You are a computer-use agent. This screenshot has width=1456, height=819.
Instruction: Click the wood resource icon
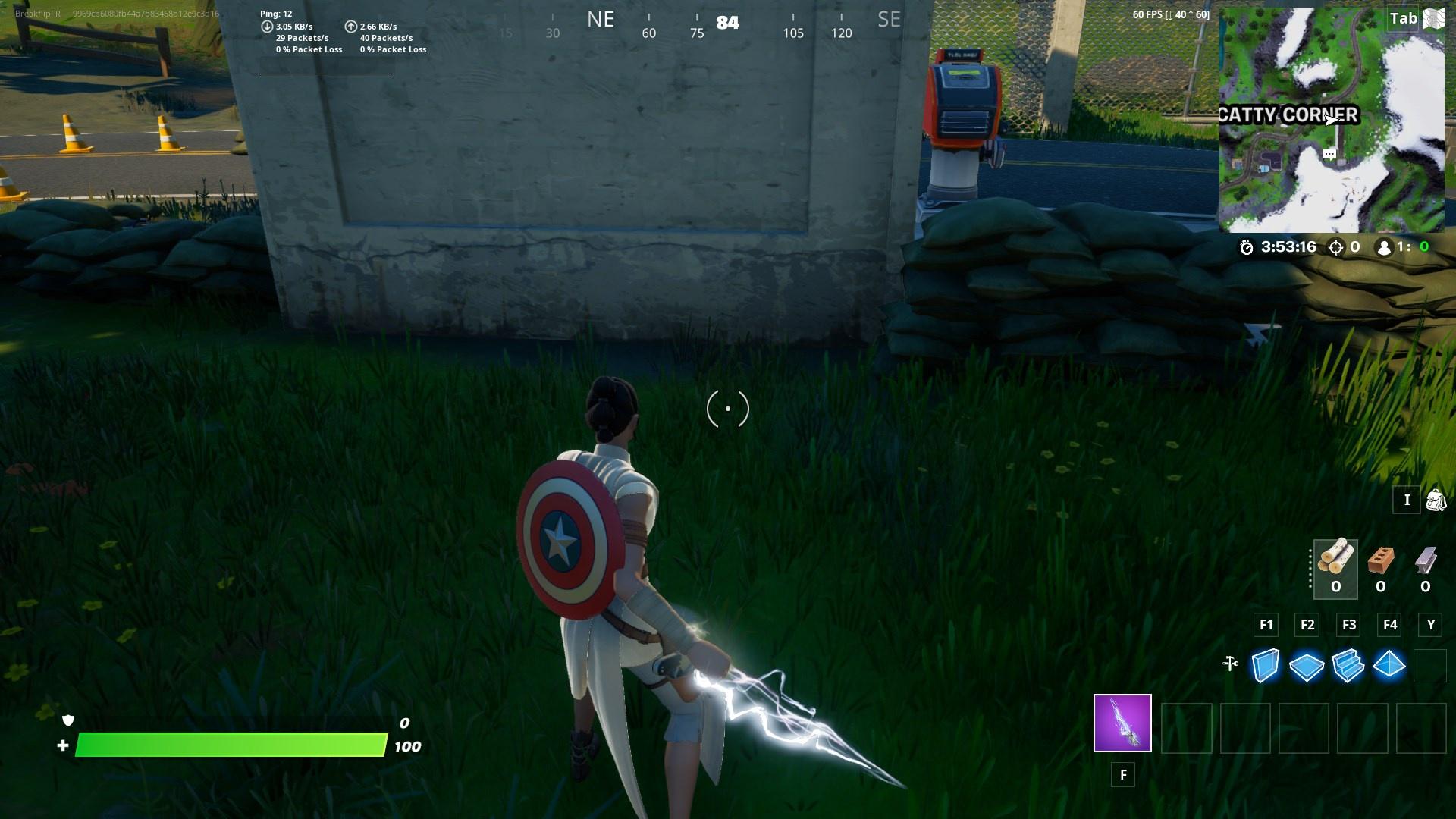(1335, 563)
